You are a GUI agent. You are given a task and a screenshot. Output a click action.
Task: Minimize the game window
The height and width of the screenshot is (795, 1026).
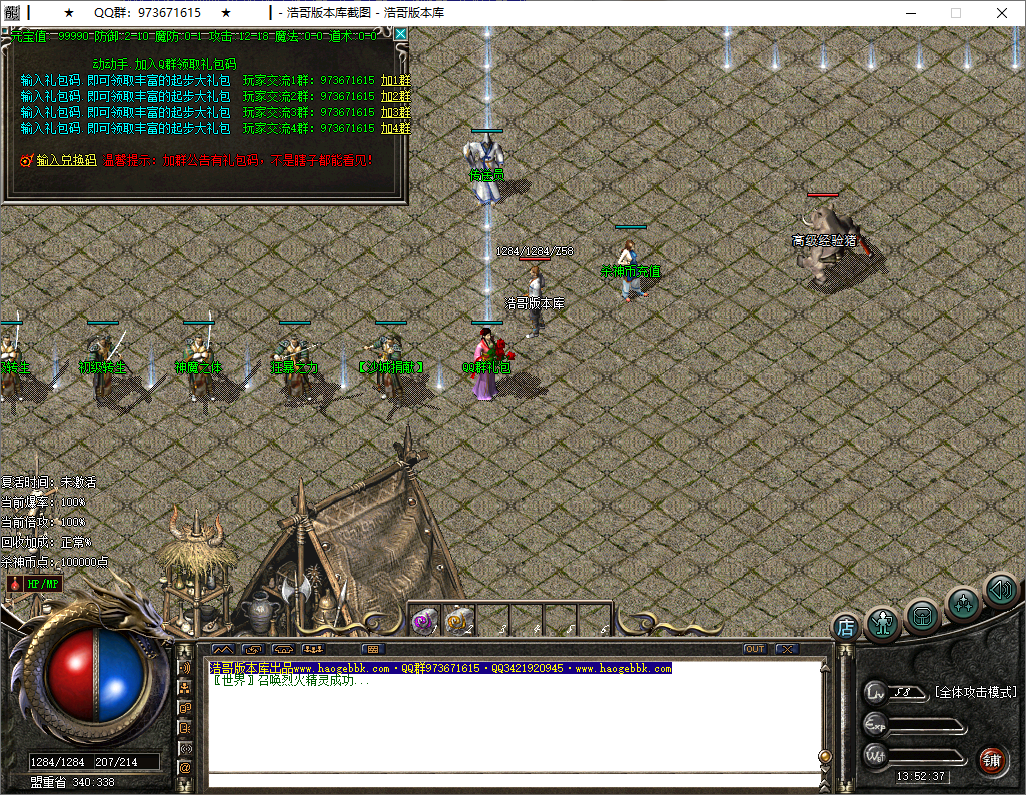tap(911, 13)
